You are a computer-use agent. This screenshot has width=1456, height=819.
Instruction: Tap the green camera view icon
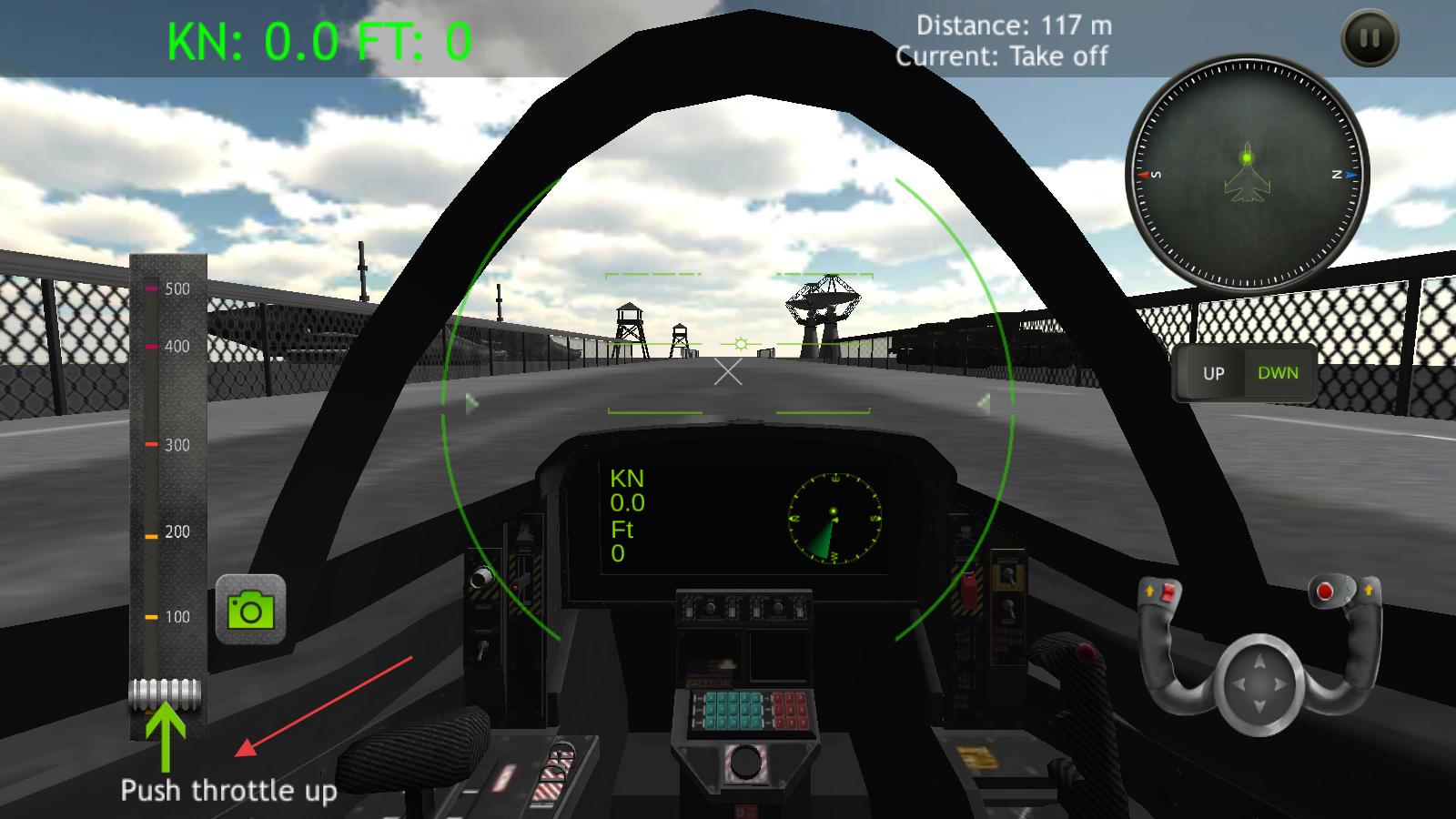(x=250, y=610)
